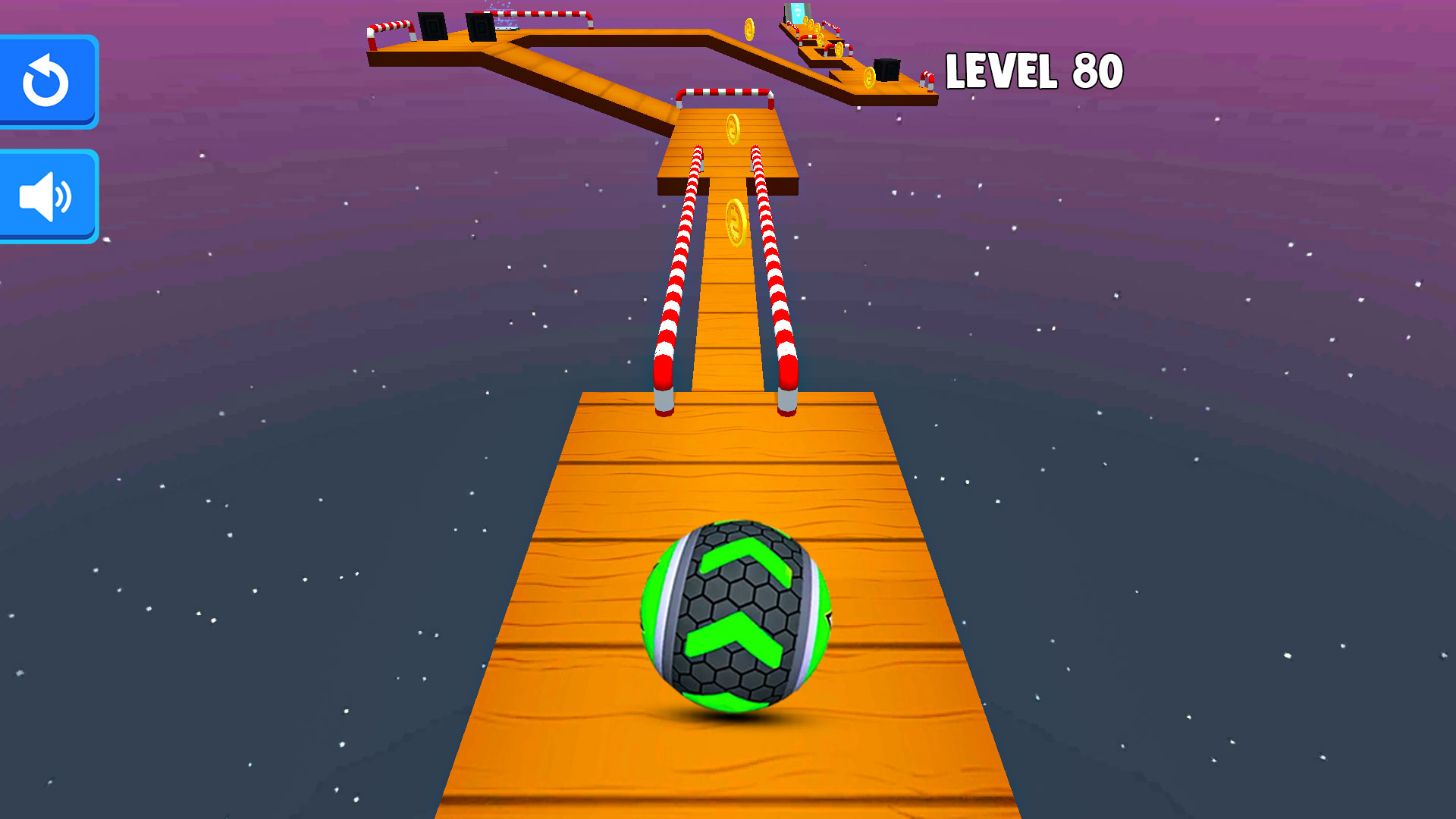Click the speaker toggle below the restart button

coord(47,195)
